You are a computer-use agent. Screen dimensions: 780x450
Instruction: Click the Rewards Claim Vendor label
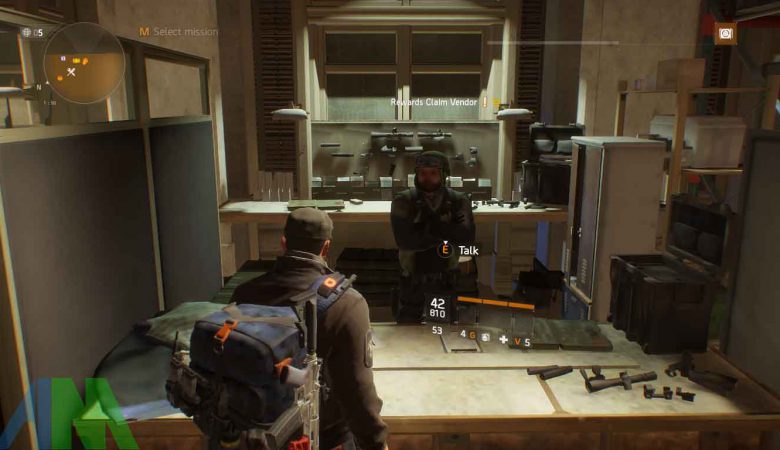point(435,102)
